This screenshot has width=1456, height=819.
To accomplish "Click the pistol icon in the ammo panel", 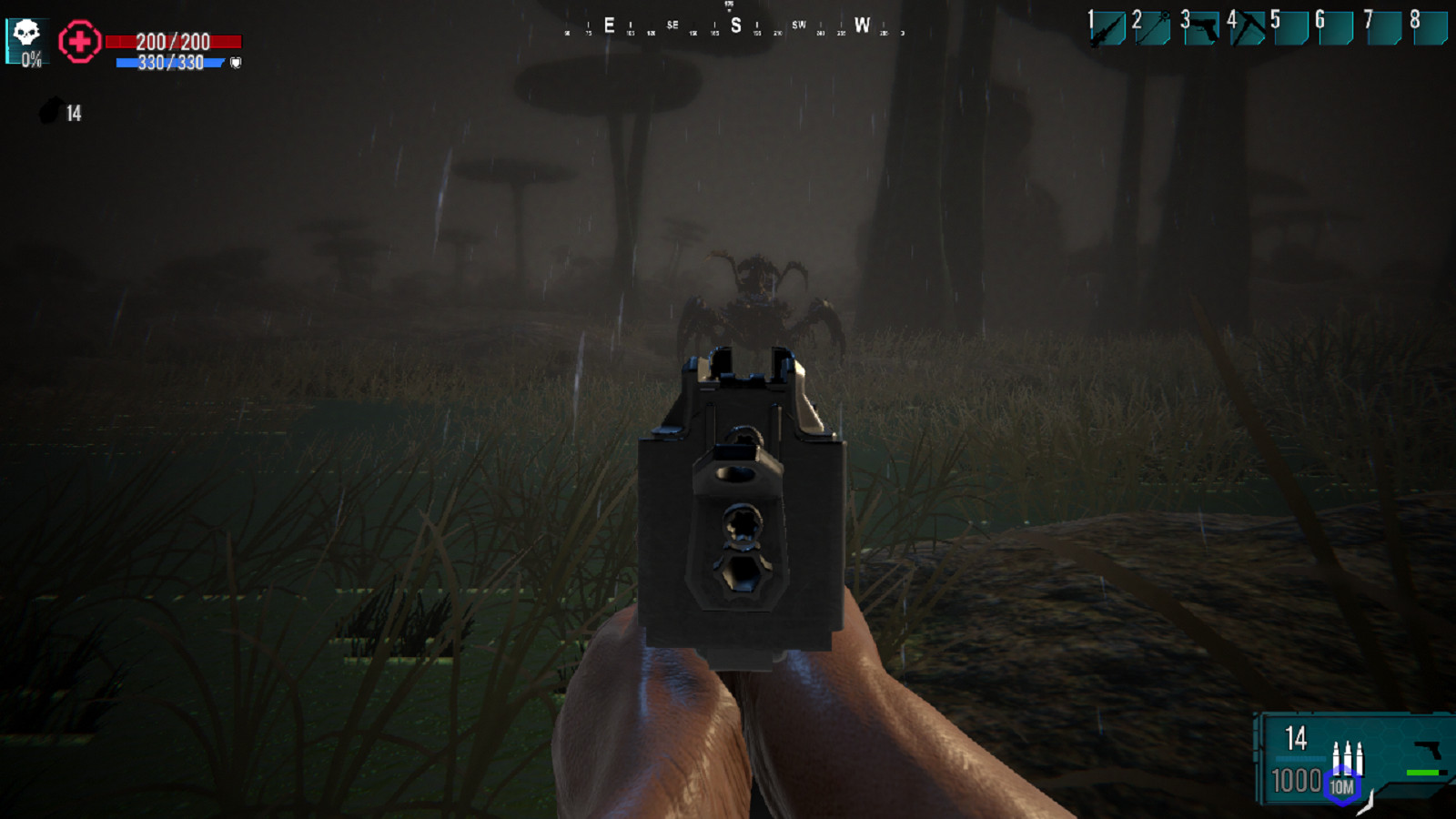I will tap(1426, 749).
